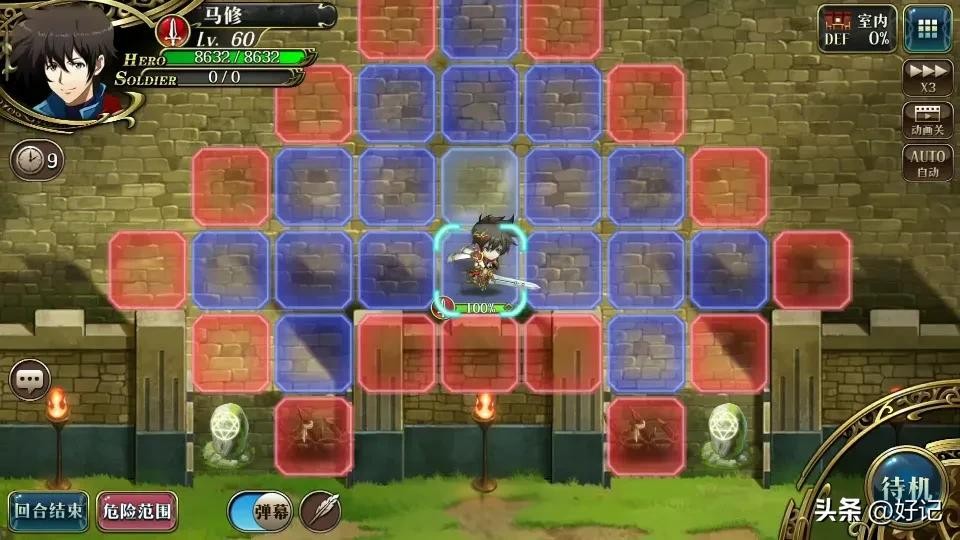Enable AUTO 自动 battle mode
The width and height of the screenshot is (960, 540).
coord(927,163)
